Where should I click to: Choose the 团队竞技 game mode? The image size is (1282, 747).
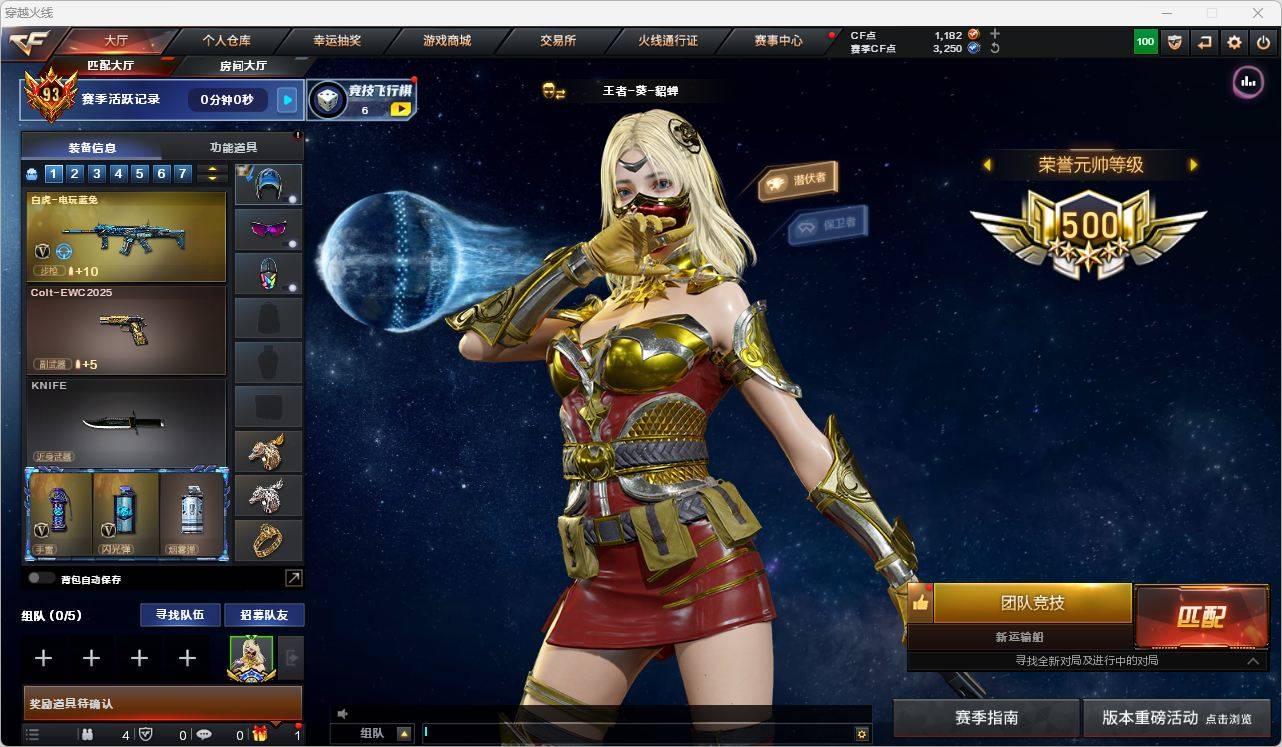tap(1032, 603)
